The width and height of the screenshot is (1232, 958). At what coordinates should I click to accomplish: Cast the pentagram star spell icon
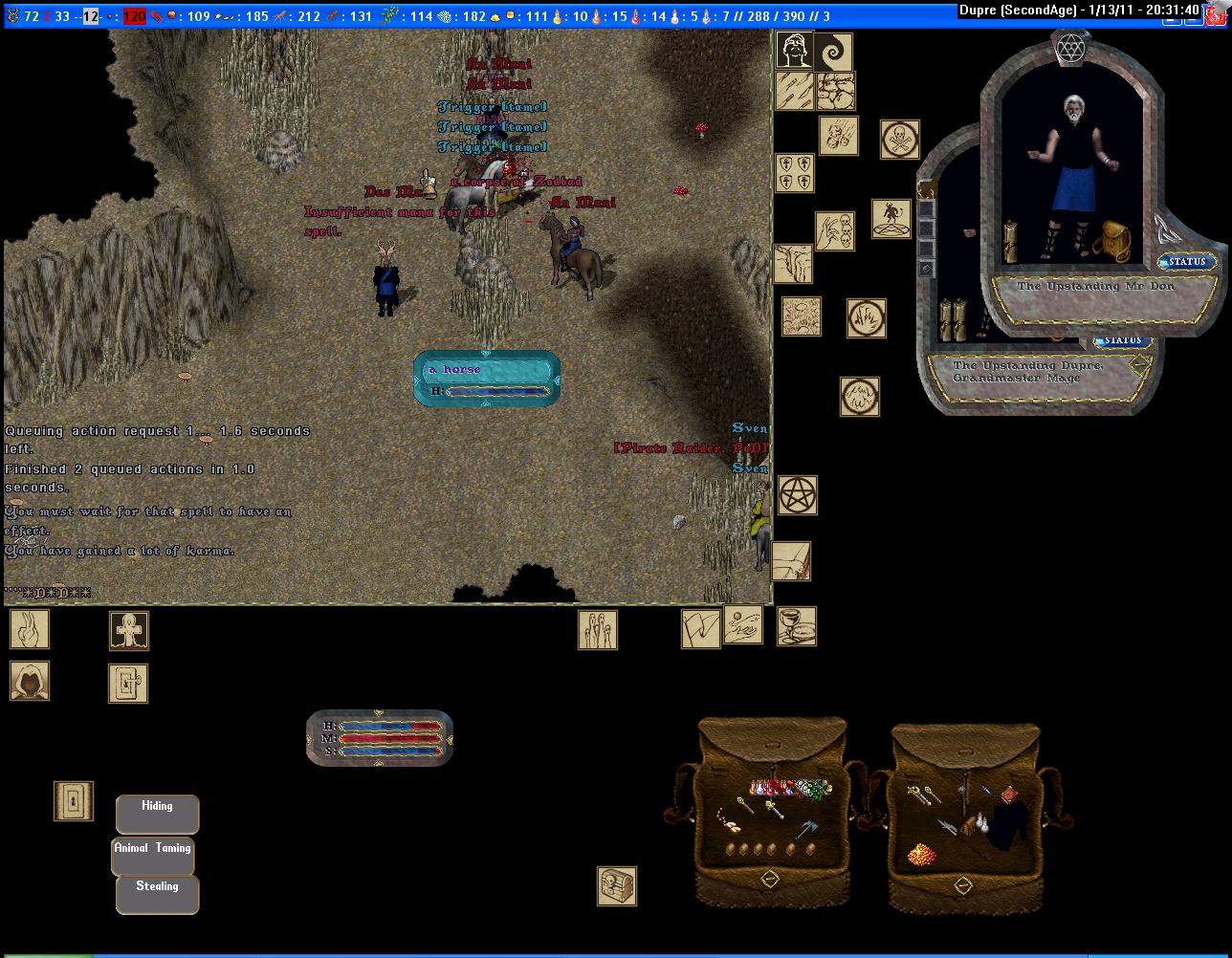(797, 495)
